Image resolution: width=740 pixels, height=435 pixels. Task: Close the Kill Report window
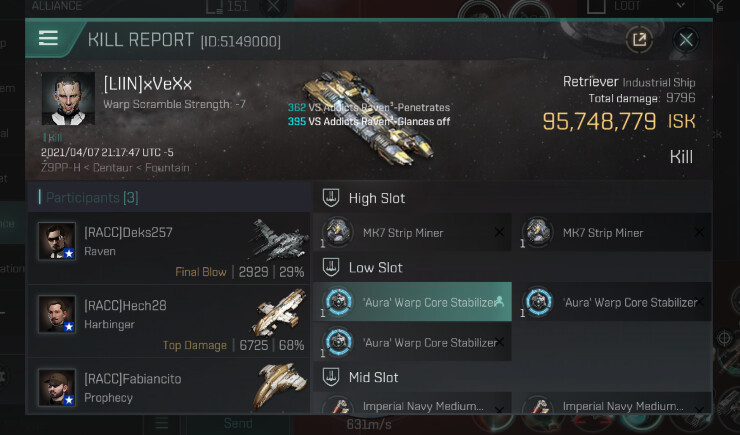[x=686, y=40]
